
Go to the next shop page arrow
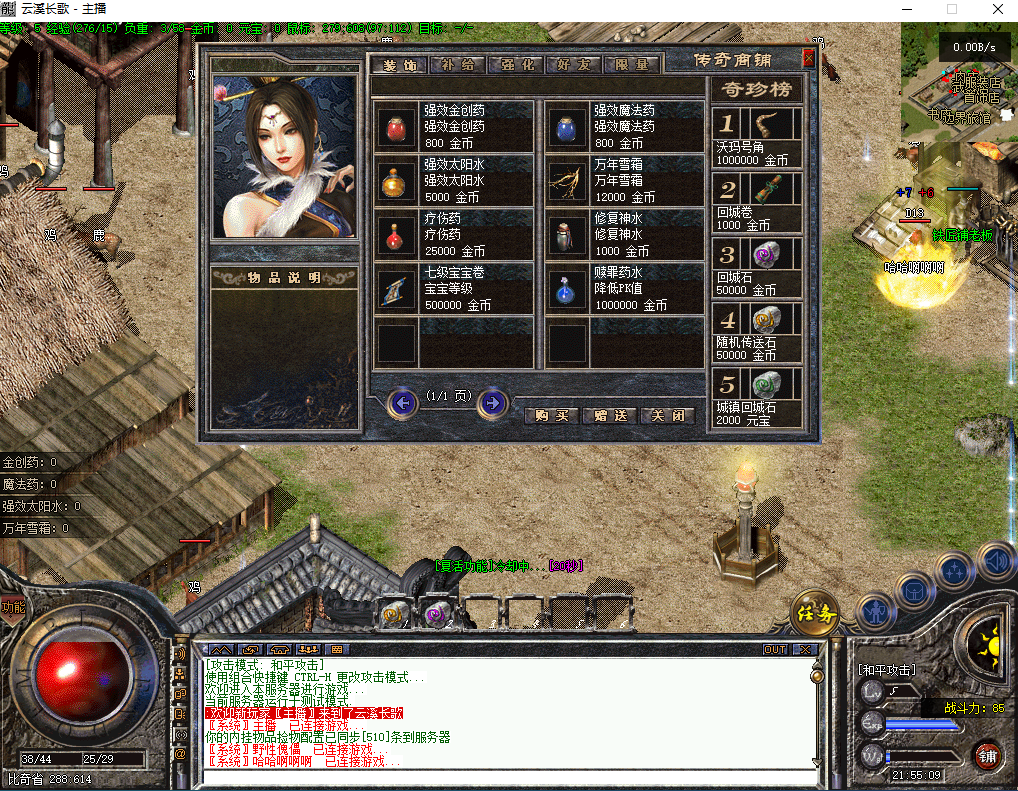click(491, 403)
